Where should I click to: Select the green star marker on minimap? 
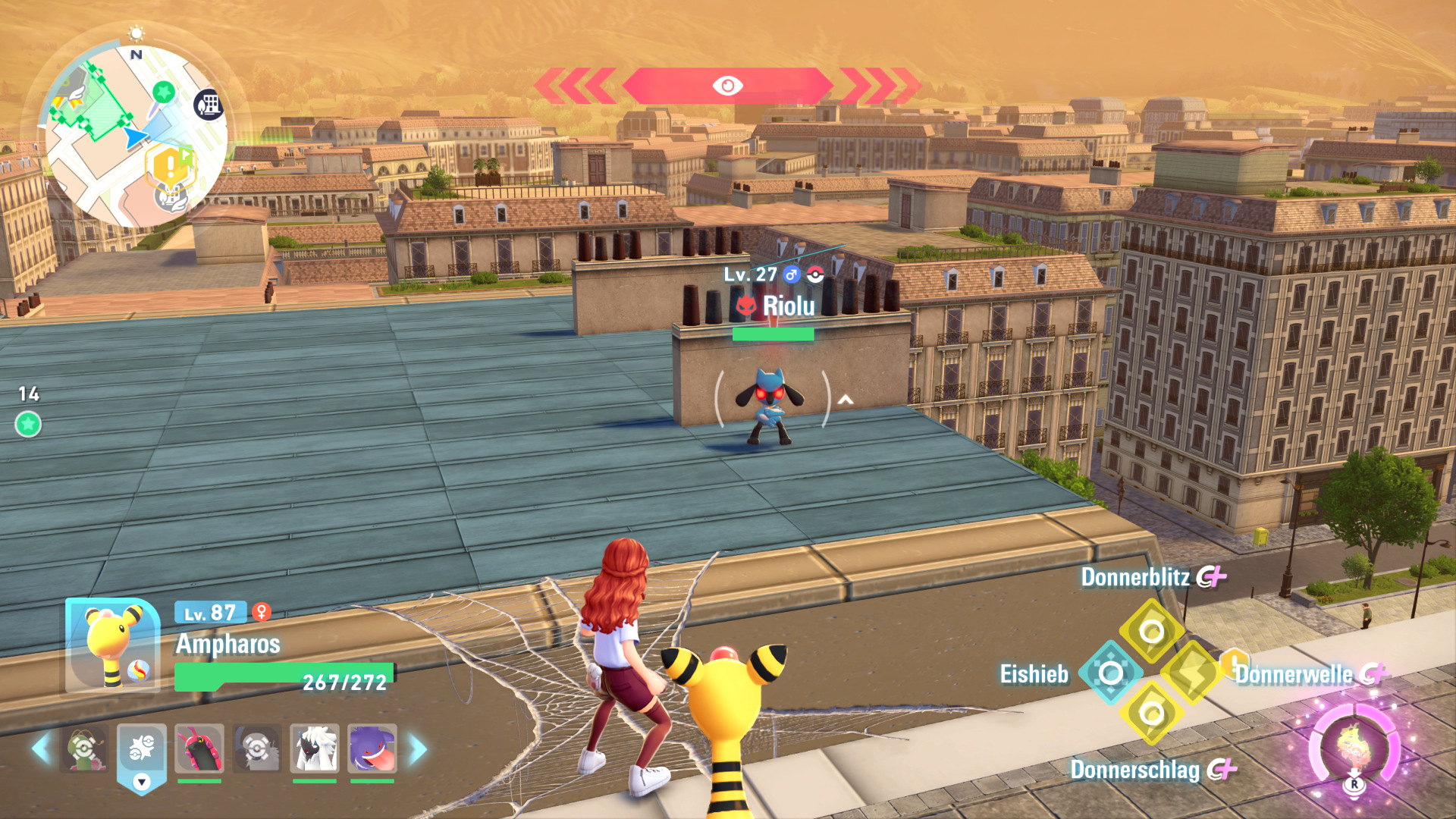[x=163, y=93]
